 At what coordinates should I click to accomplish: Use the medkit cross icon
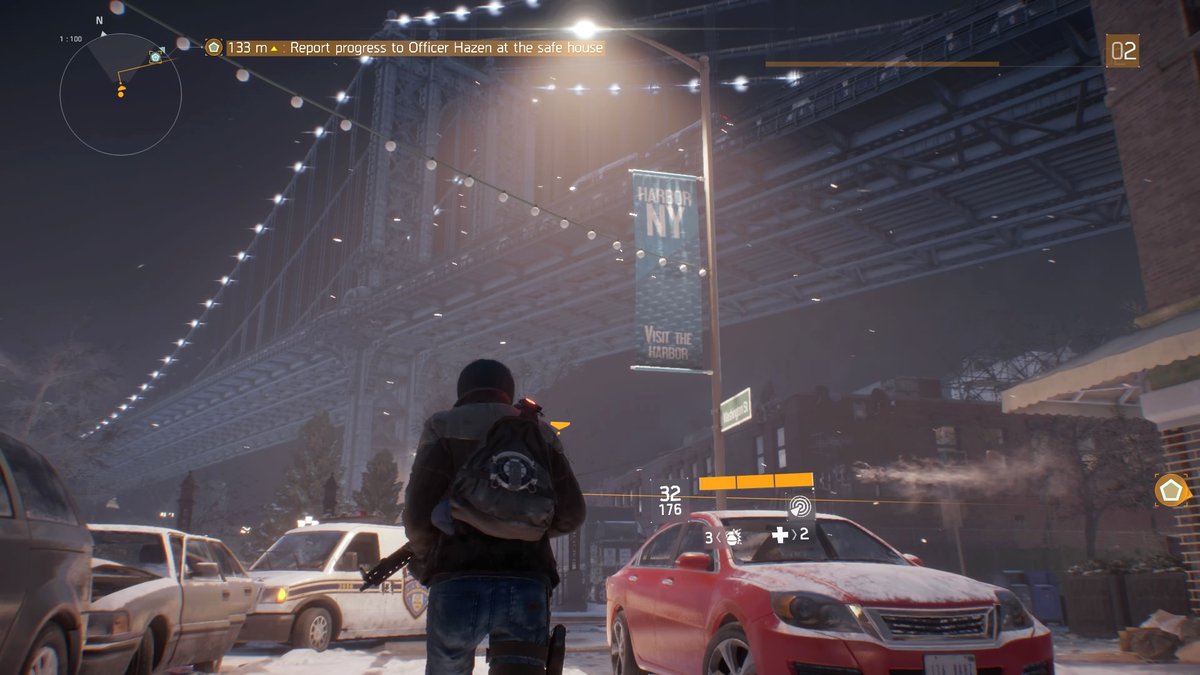[x=780, y=535]
